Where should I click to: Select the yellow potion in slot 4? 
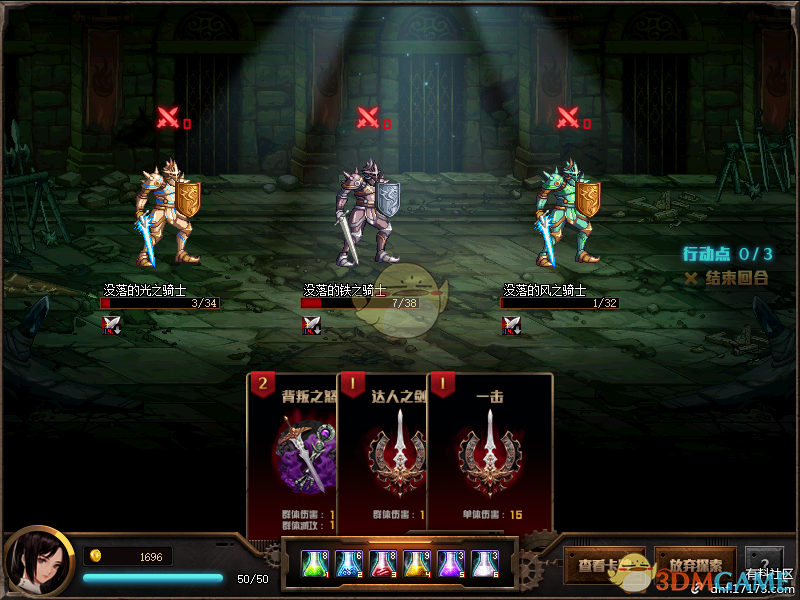point(417,564)
